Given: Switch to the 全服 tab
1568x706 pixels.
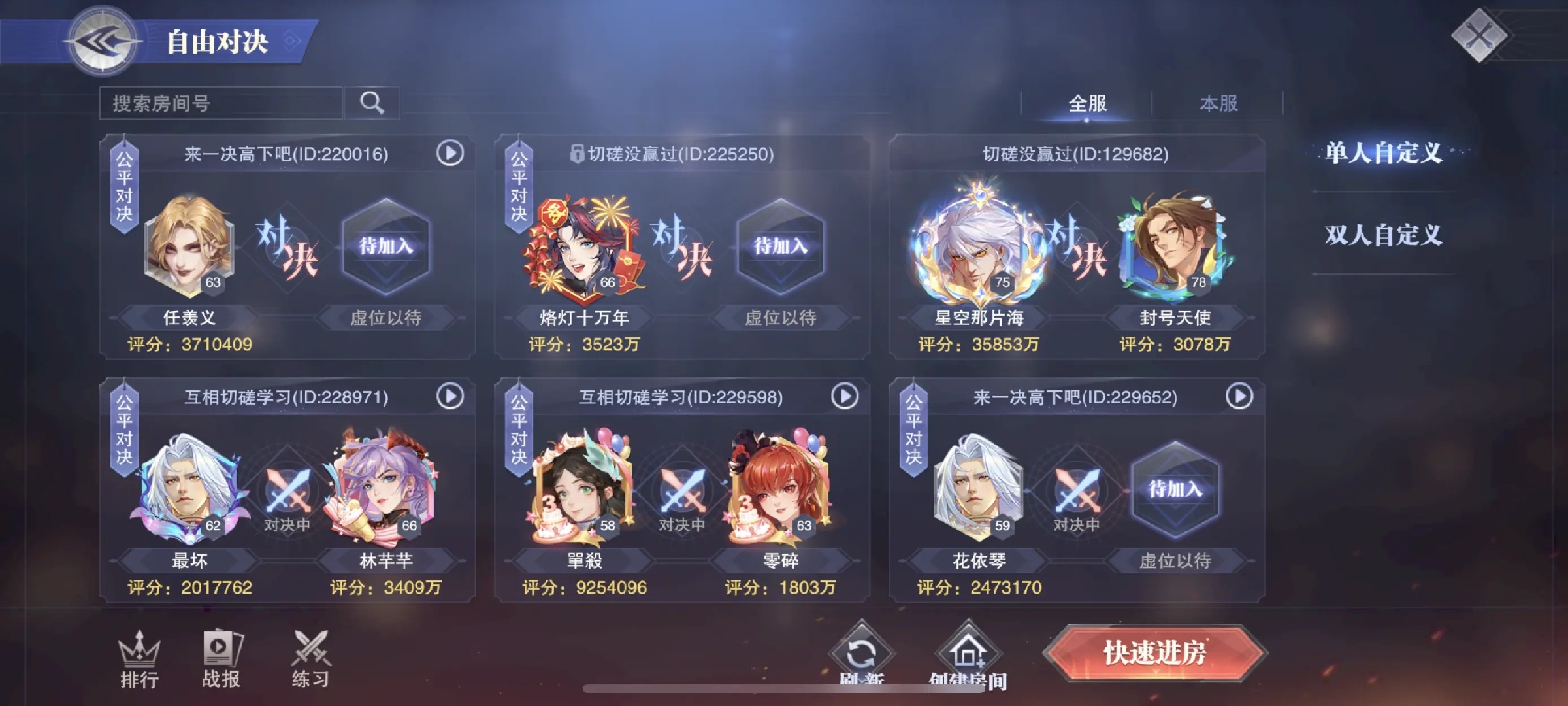Looking at the screenshot, I should pos(1087,103).
